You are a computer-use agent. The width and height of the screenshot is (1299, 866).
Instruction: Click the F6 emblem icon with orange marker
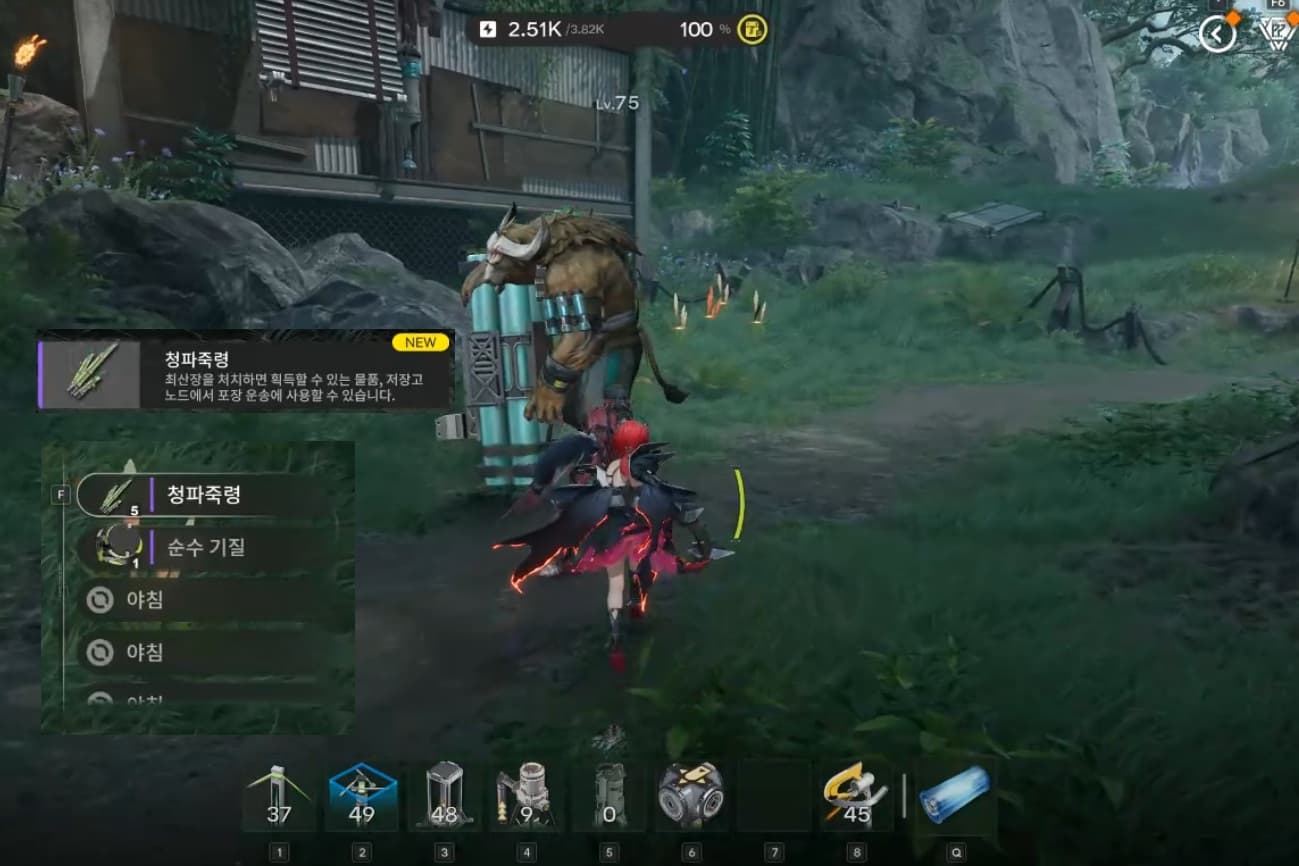[1280, 33]
